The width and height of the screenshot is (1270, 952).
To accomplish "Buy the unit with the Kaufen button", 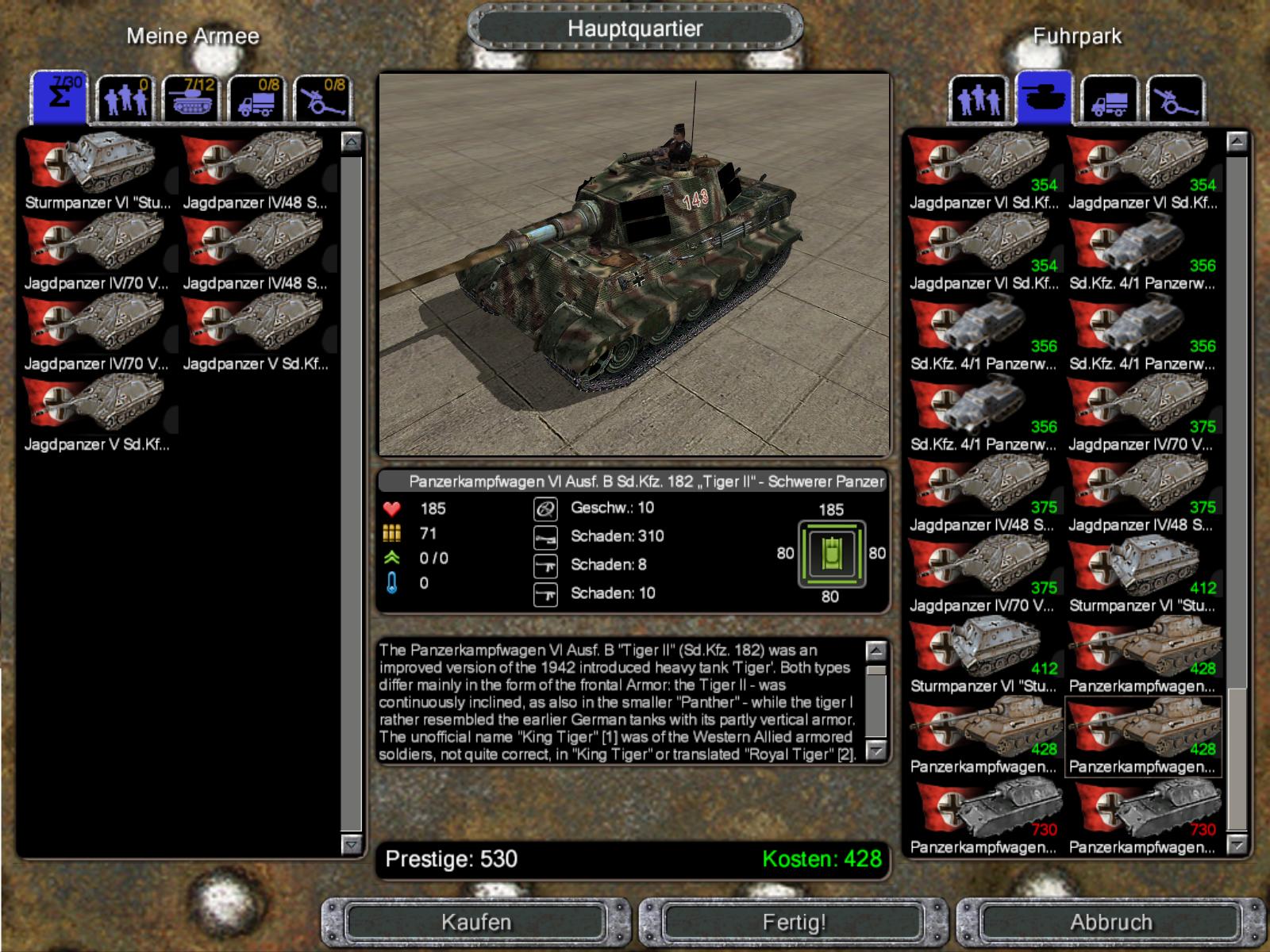I will [476, 922].
